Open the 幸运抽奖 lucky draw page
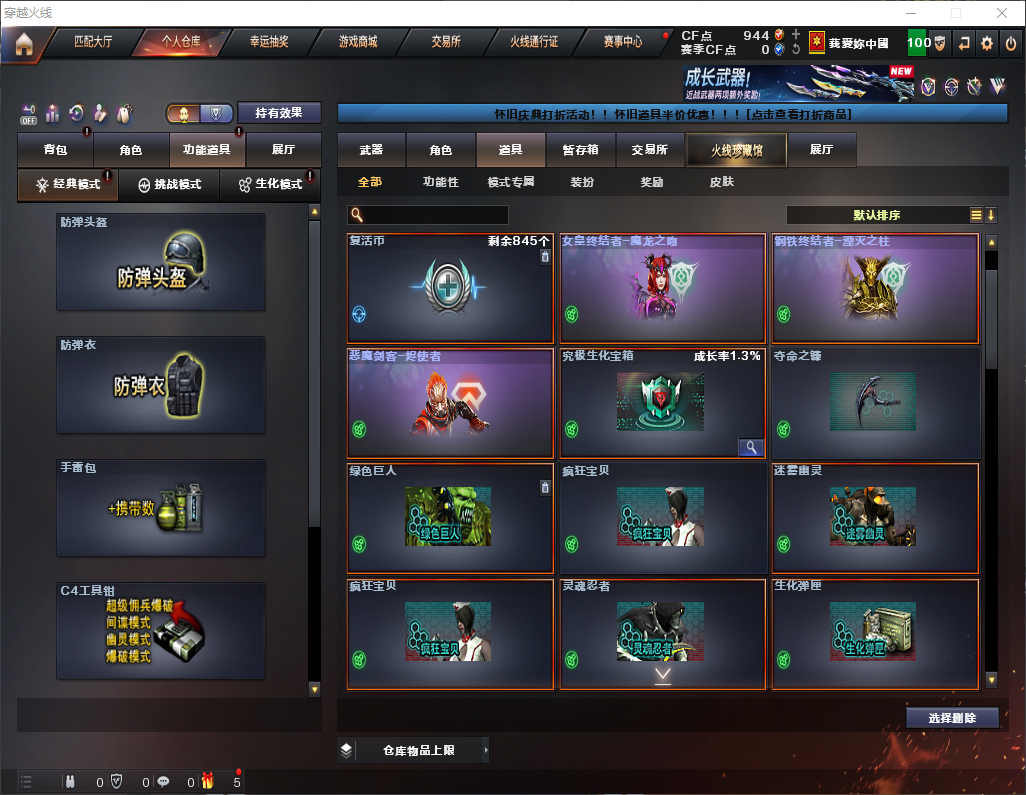The height and width of the screenshot is (795, 1026). click(x=268, y=43)
